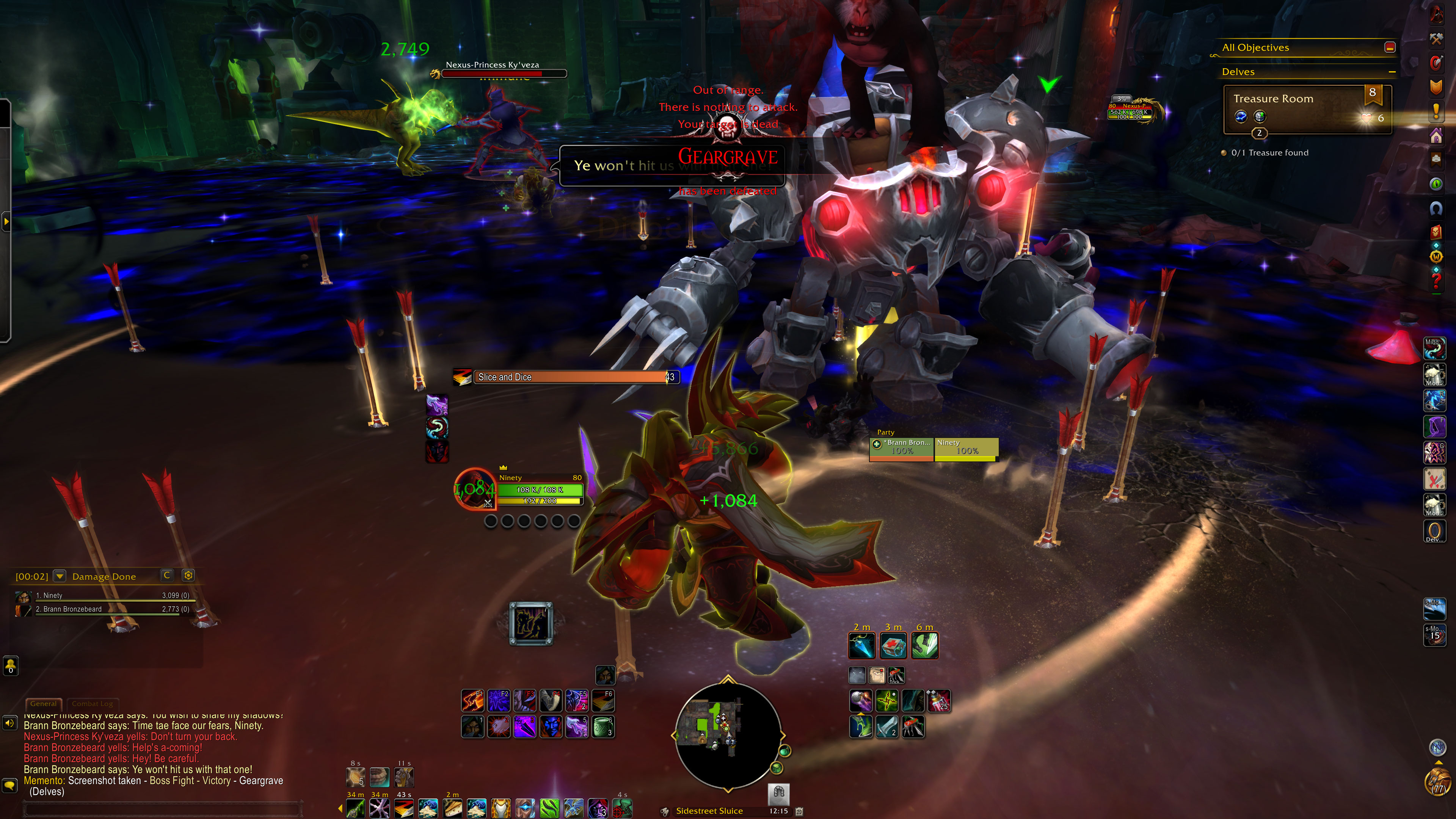Activate the purple dagger ability in slot 3

[x=524, y=727]
